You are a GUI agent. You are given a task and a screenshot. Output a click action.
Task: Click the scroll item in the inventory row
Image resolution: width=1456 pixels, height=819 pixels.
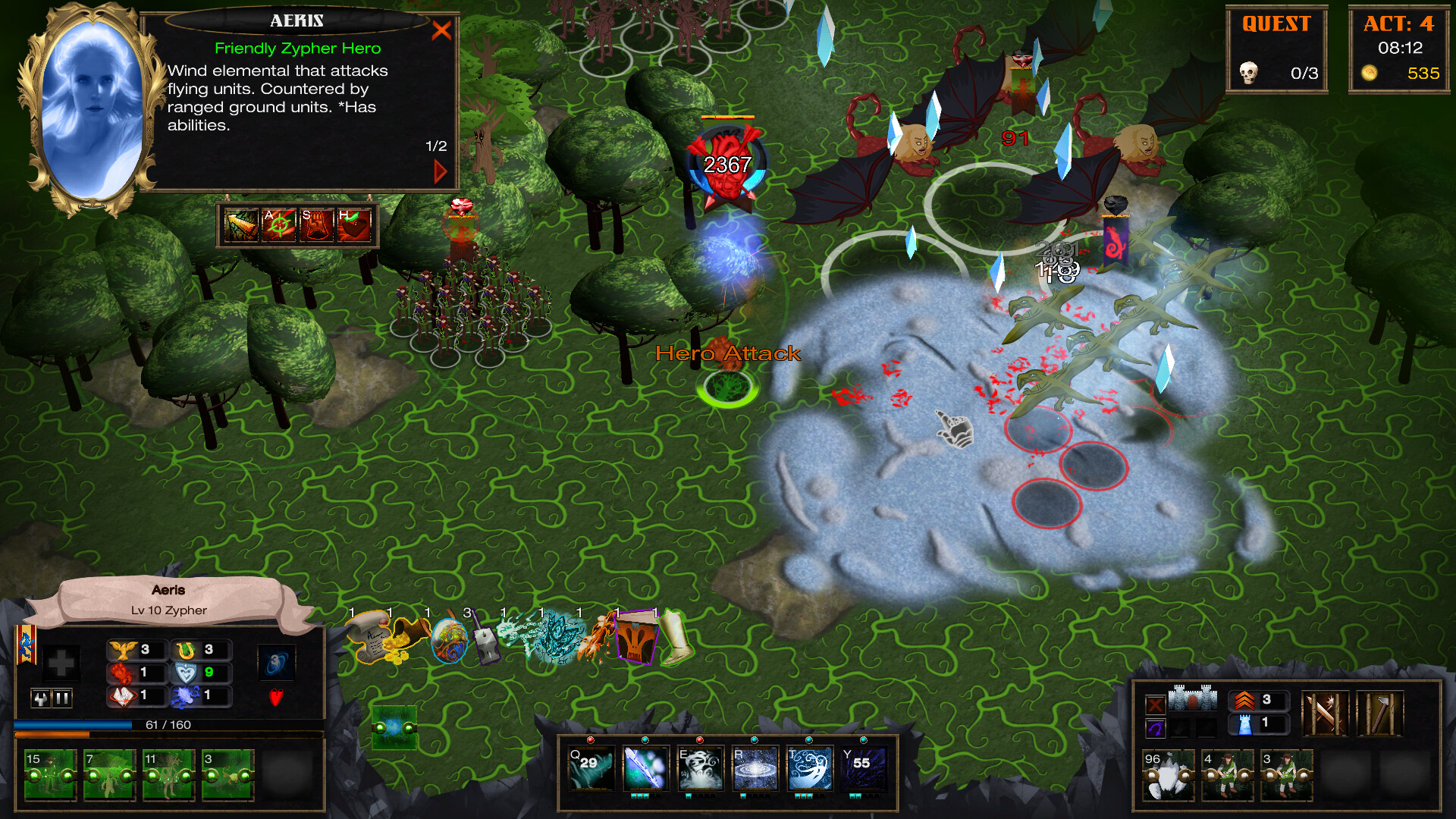369,638
